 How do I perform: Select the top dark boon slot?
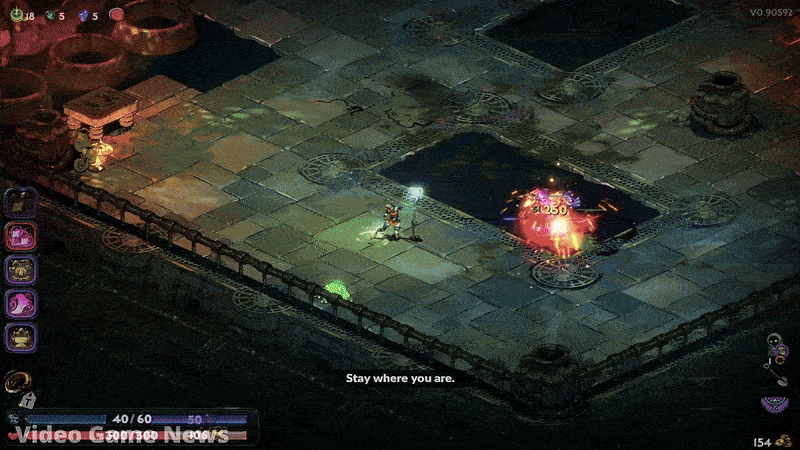pos(22,202)
